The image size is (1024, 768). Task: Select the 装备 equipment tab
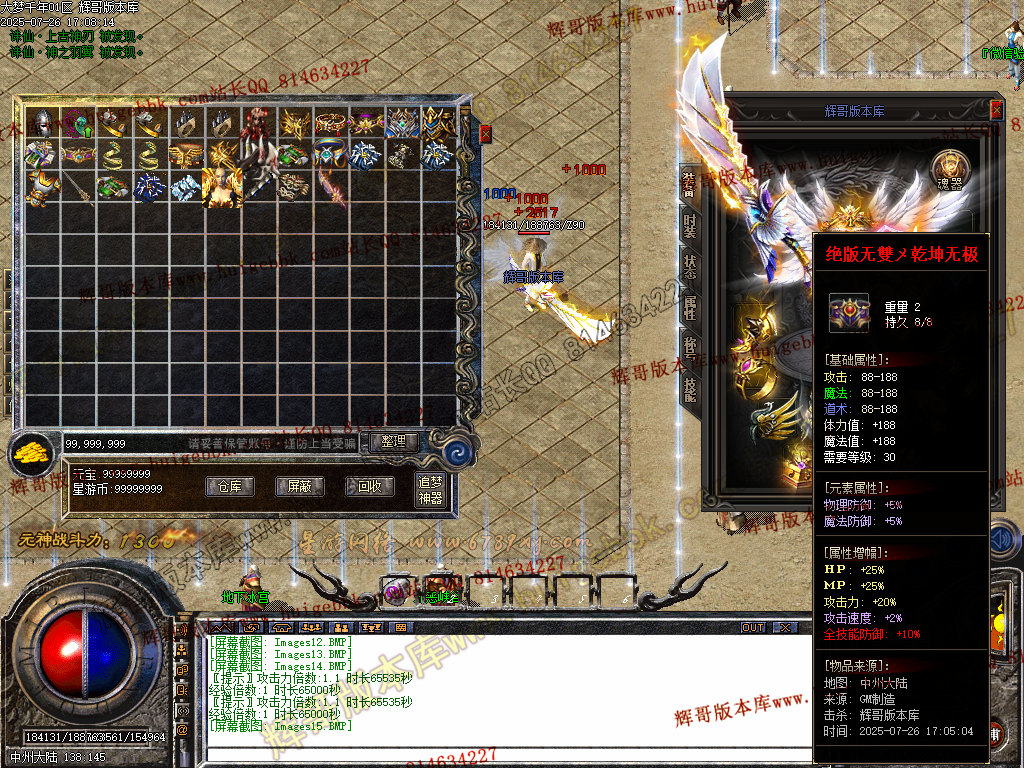[x=690, y=184]
